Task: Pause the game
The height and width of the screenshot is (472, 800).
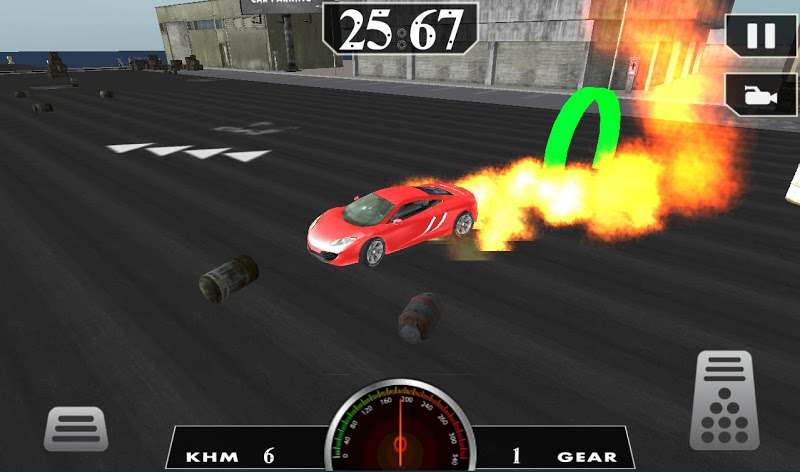Action: (x=761, y=37)
